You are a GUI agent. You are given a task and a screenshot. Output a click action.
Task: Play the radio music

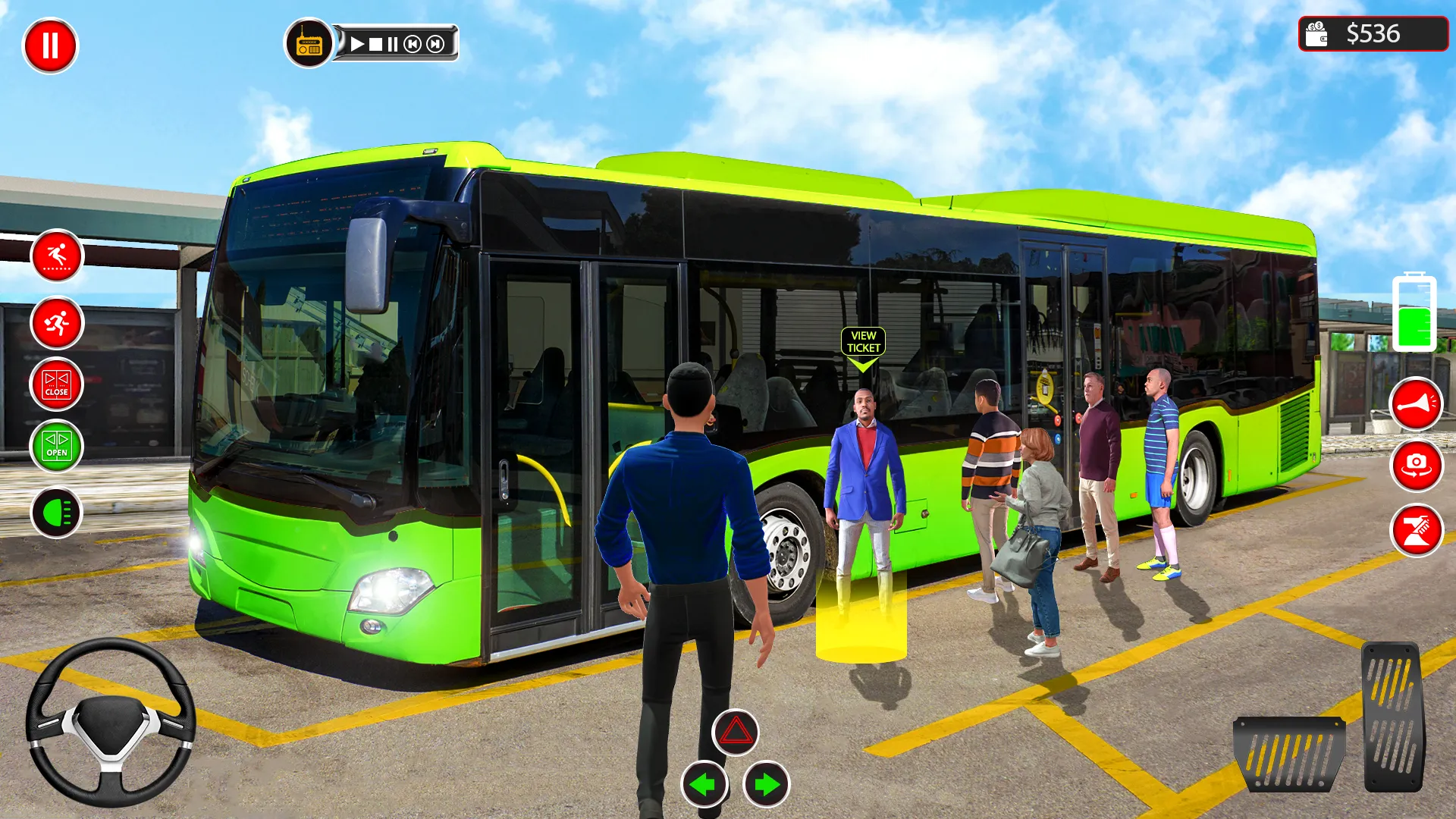point(357,43)
